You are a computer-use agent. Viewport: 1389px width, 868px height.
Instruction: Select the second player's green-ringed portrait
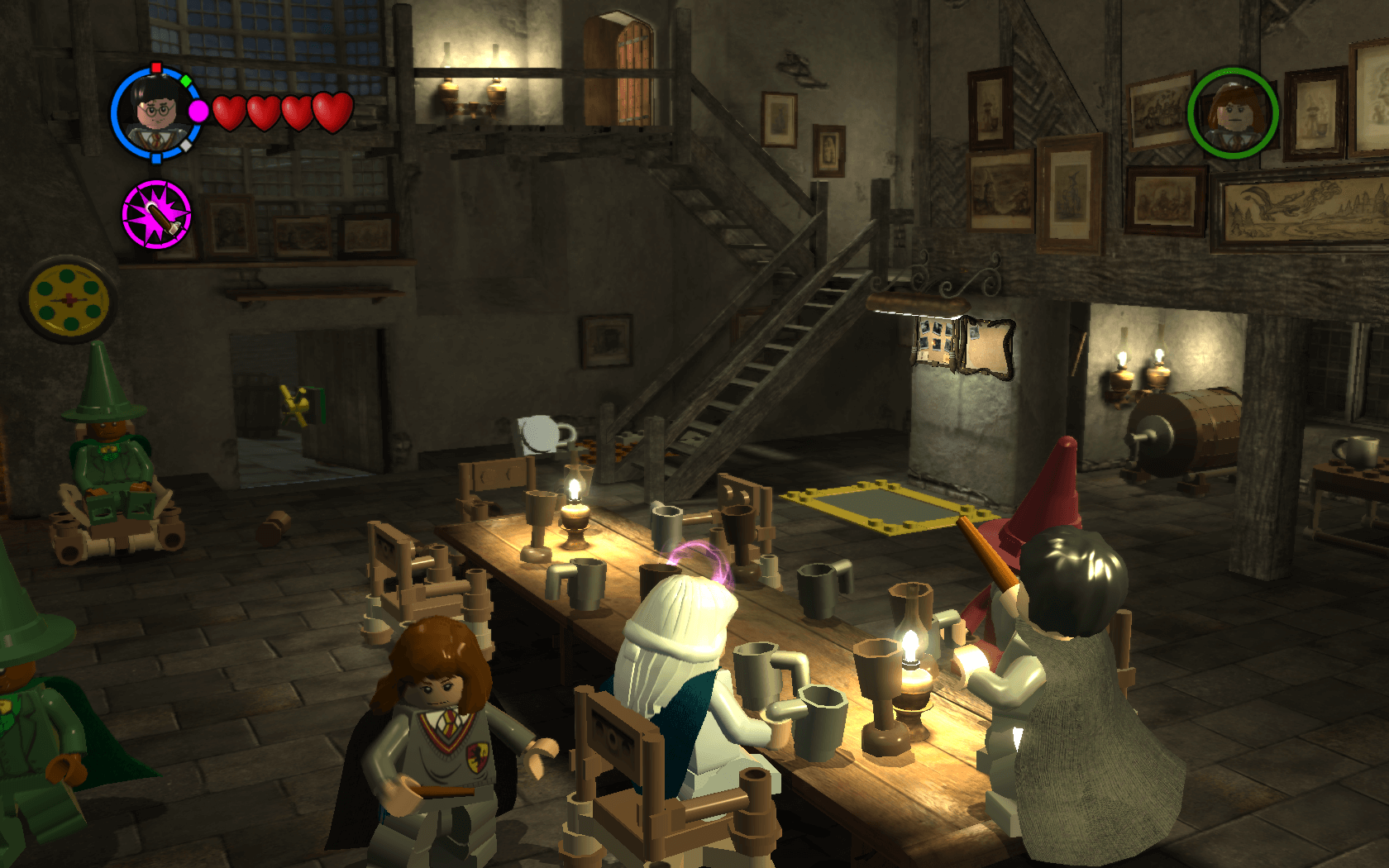[x=1233, y=113]
